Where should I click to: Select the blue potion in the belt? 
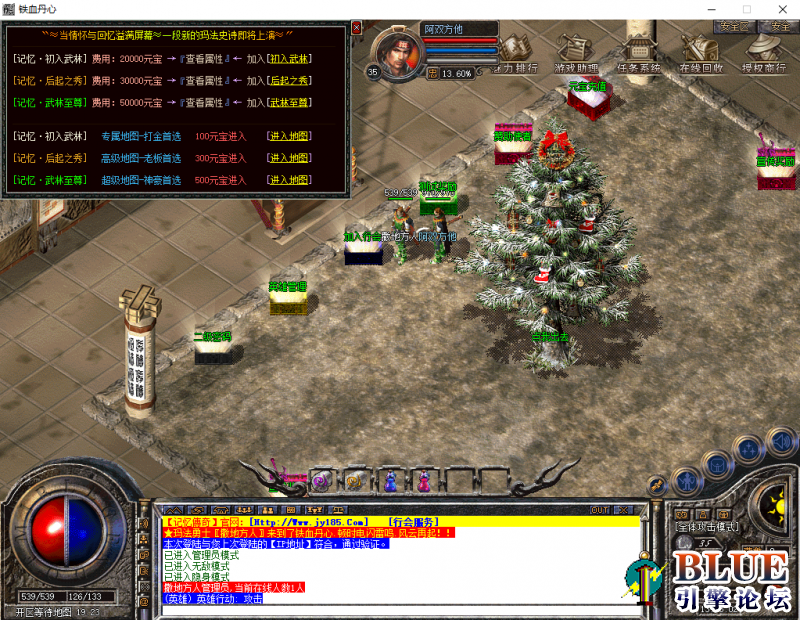[390, 481]
